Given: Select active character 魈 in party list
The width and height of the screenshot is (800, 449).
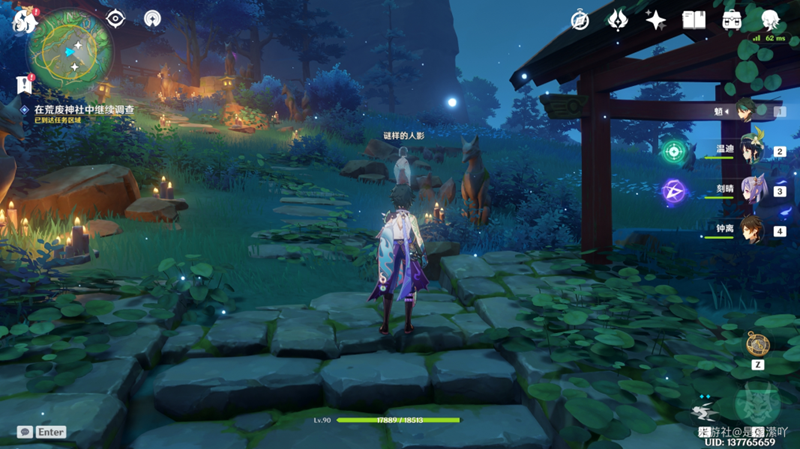Looking at the screenshot, I should pos(748,110).
